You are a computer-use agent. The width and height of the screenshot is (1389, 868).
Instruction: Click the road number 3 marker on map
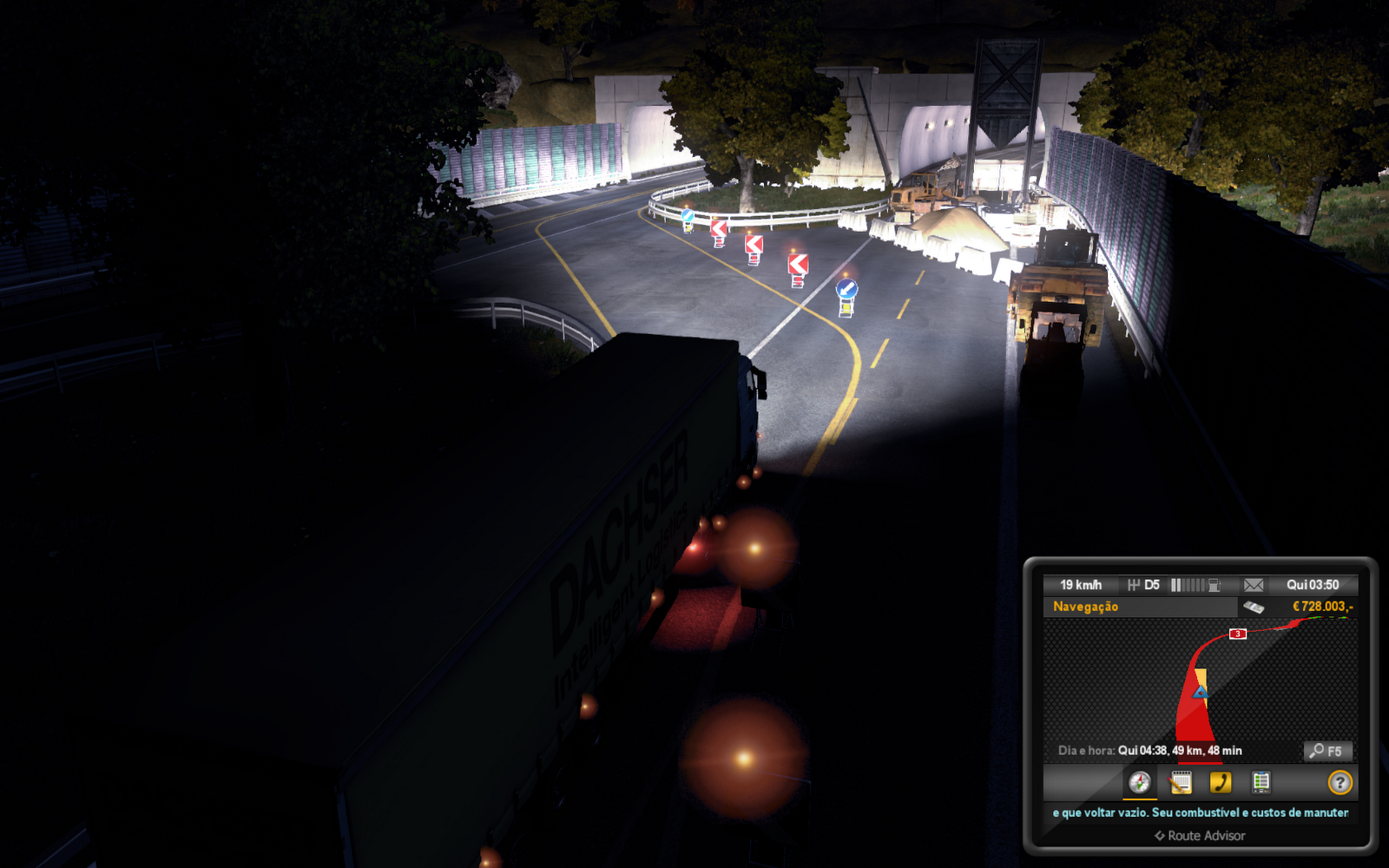1238,634
